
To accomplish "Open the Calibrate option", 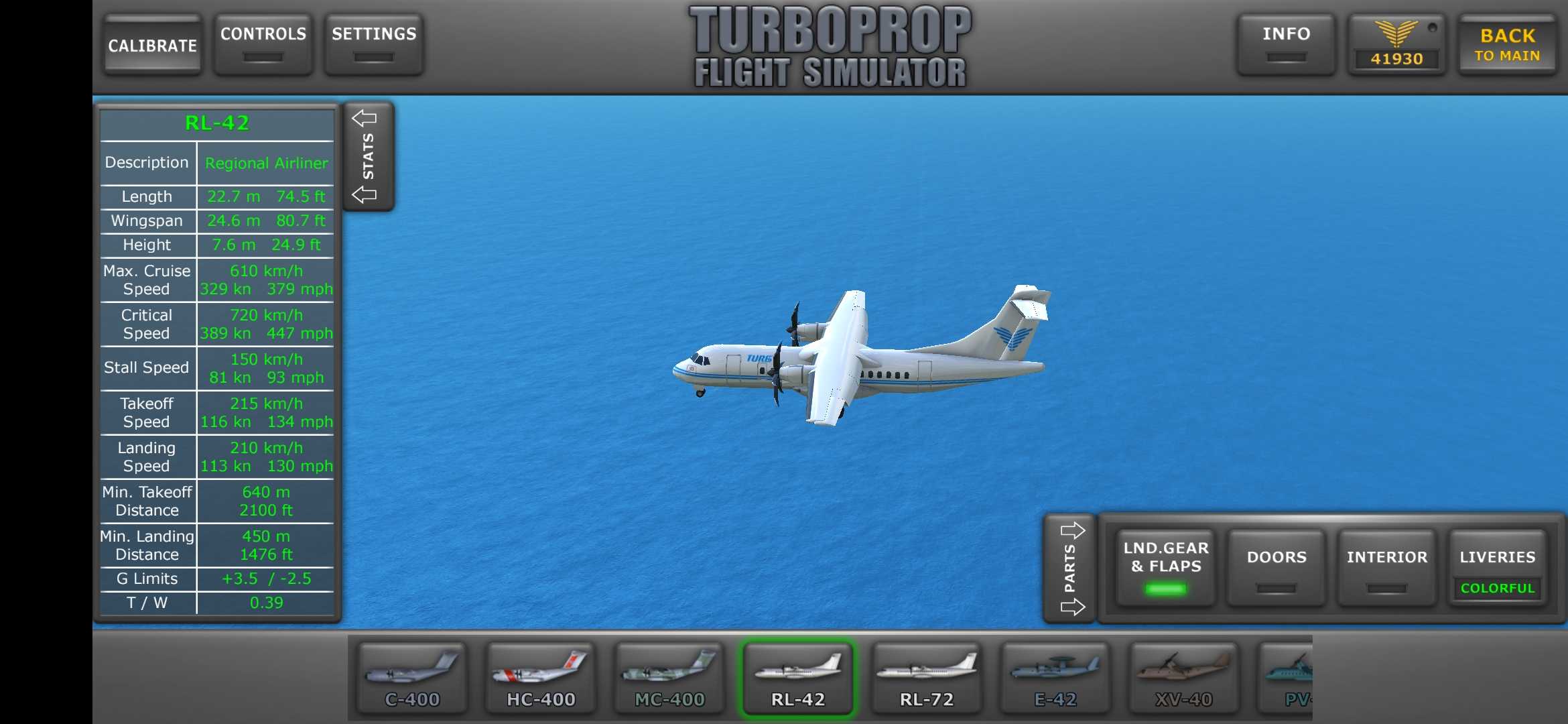I will [x=153, y=45].
